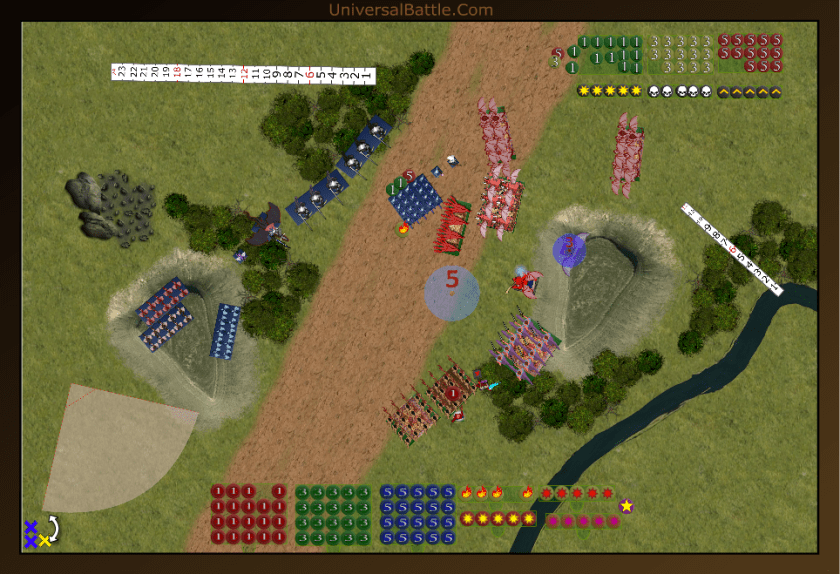Select the yellow X marker
The height and width of the screenshot is (574, 840).
click(44, 541)
